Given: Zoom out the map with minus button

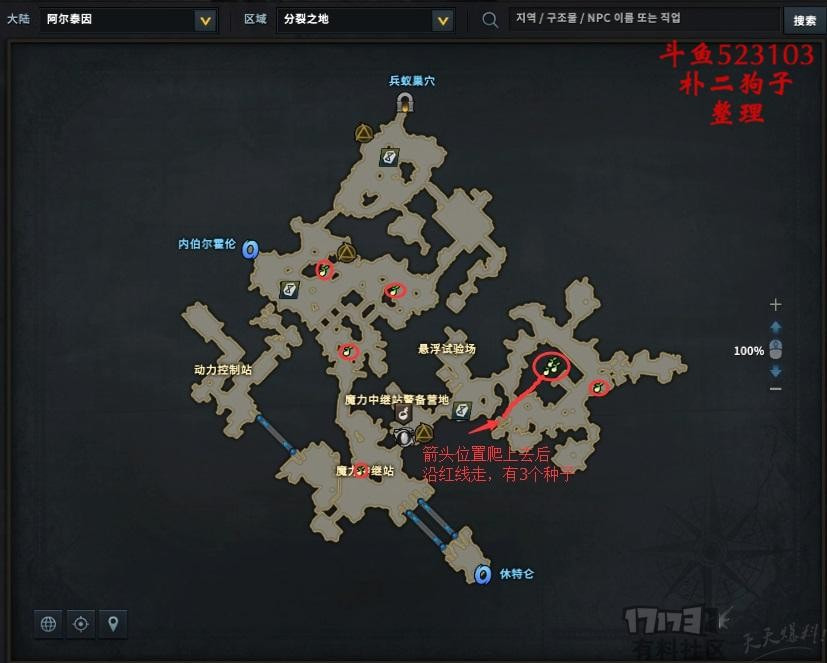Looking at the screenshot, I should pos(775,388).
